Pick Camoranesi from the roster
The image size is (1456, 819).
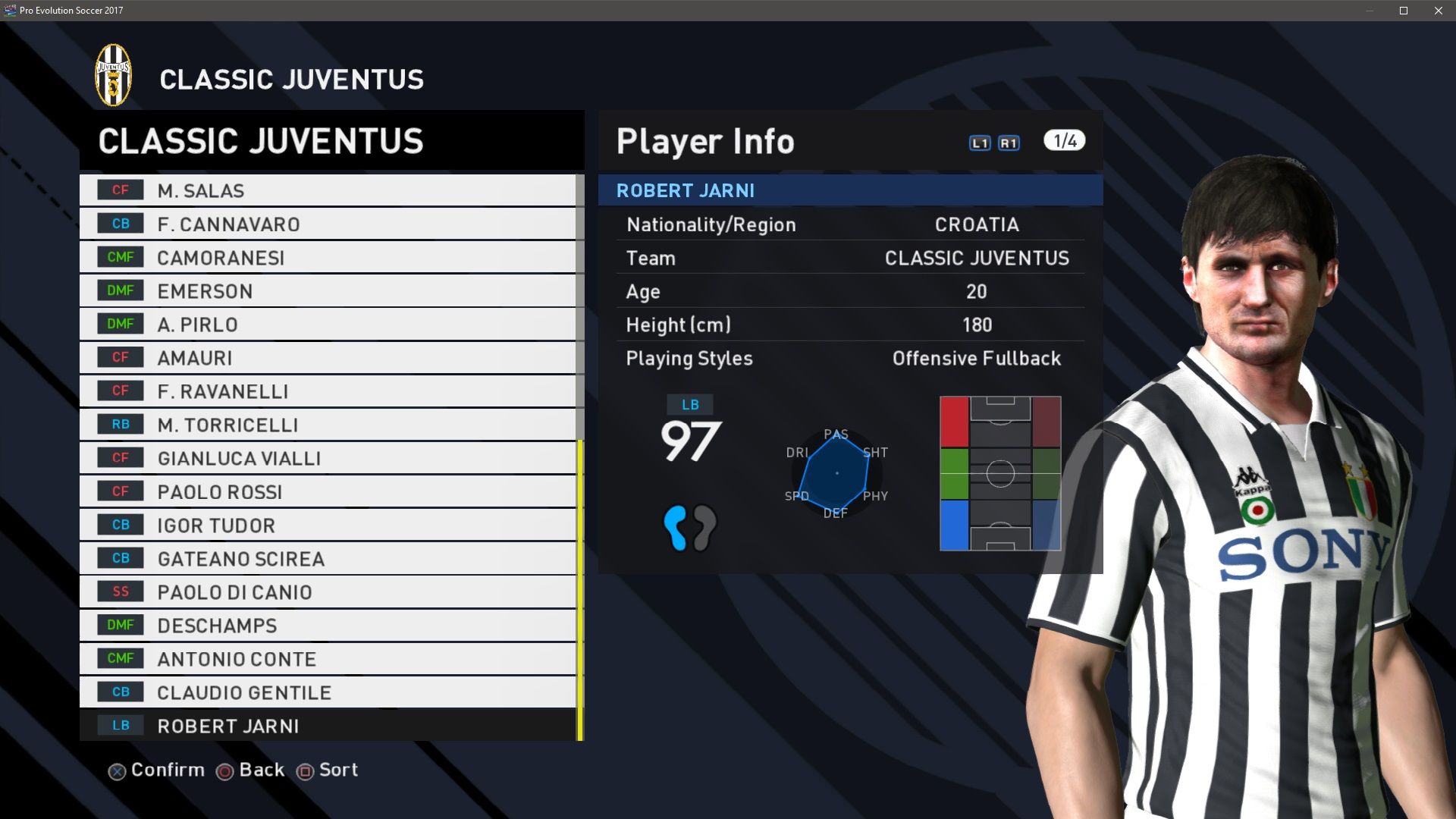click(x=328, y=258)
